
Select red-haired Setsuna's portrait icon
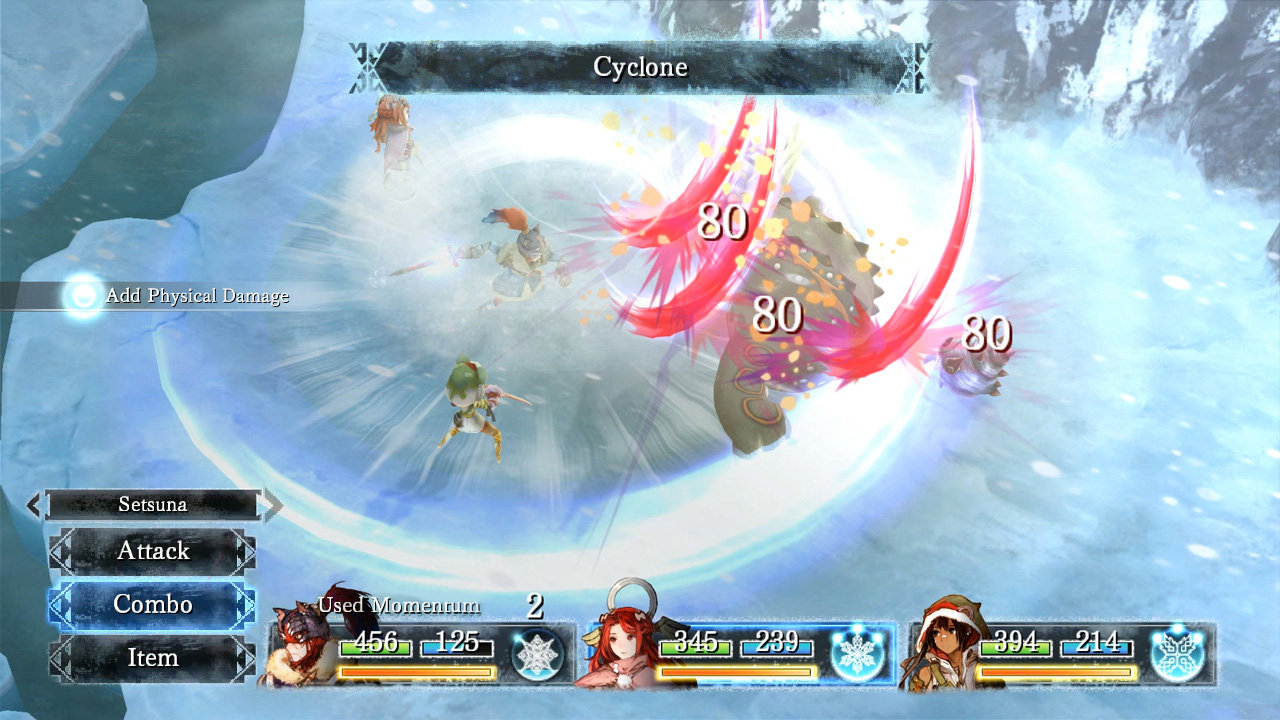point(620,648)
